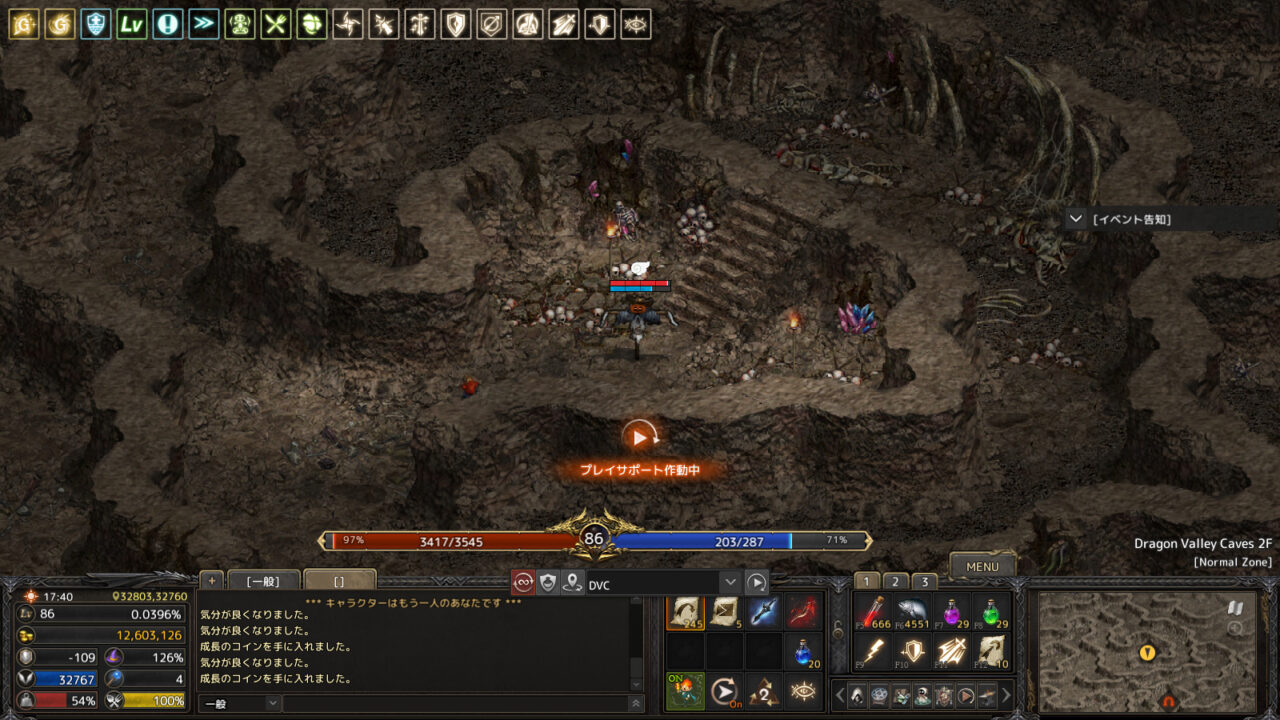Activate the lightning bolt skill F9
1280x720 pixels.
(x=872, y=652)
